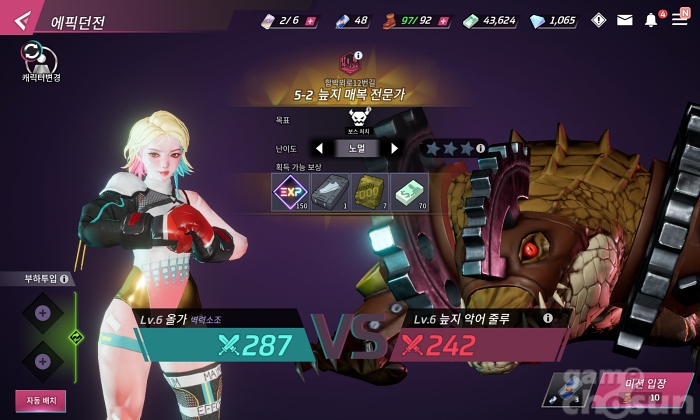The height and width of the screenshot is (420, 700).
Task: View the EXP reward item
Action: pyautogui.click(x=291, y=191)
